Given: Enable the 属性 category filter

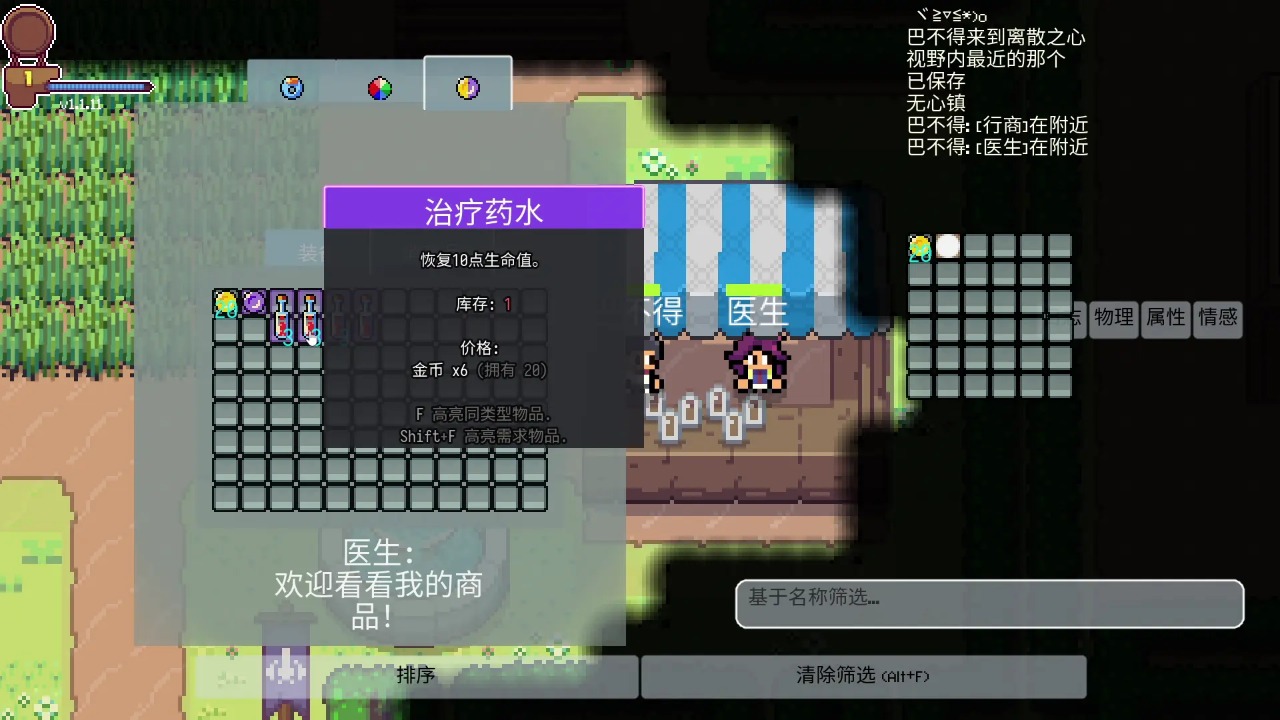Looking at the screenshot, I should 1165,319.
